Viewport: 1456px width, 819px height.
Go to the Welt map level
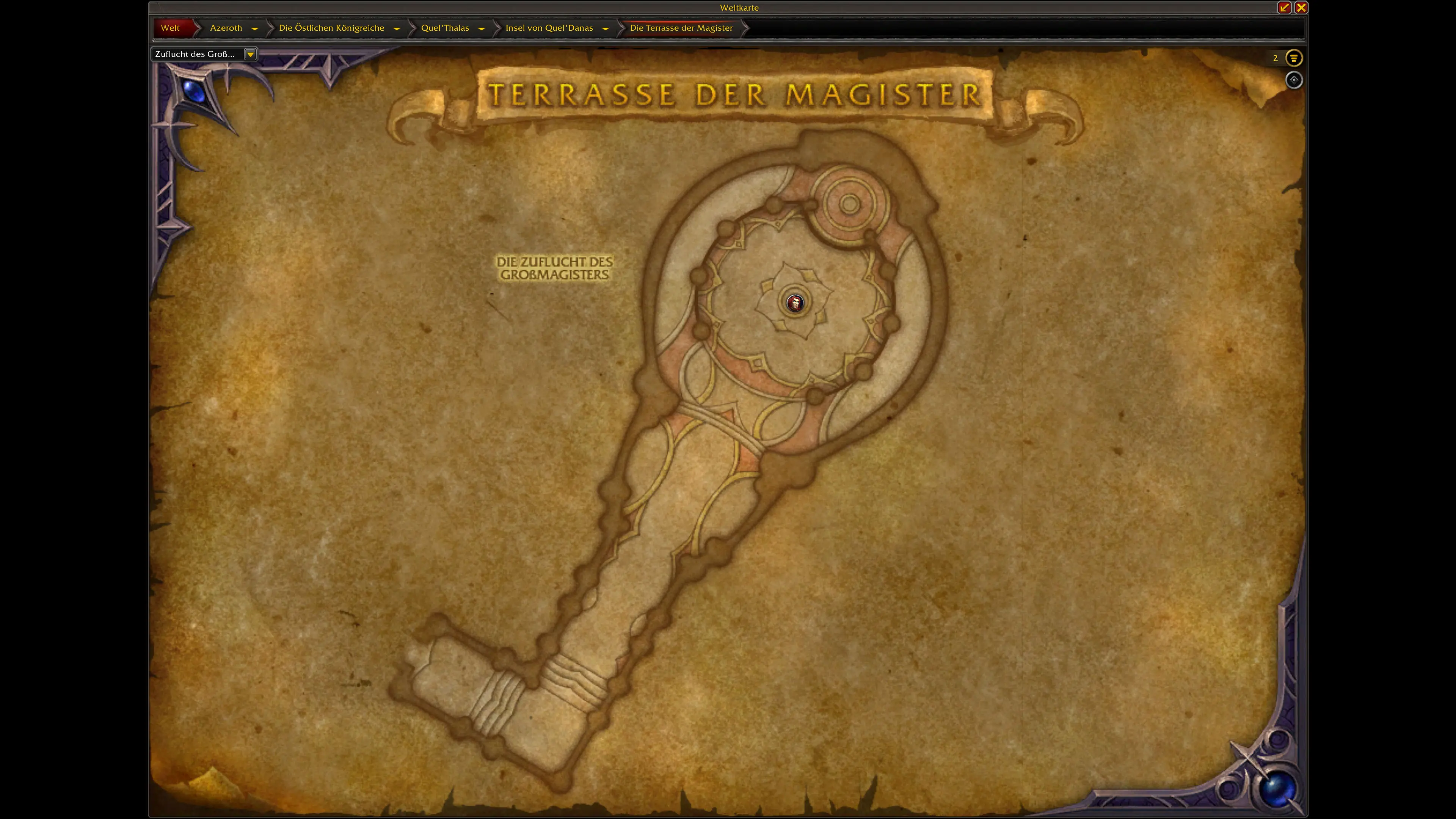[170, 28]
